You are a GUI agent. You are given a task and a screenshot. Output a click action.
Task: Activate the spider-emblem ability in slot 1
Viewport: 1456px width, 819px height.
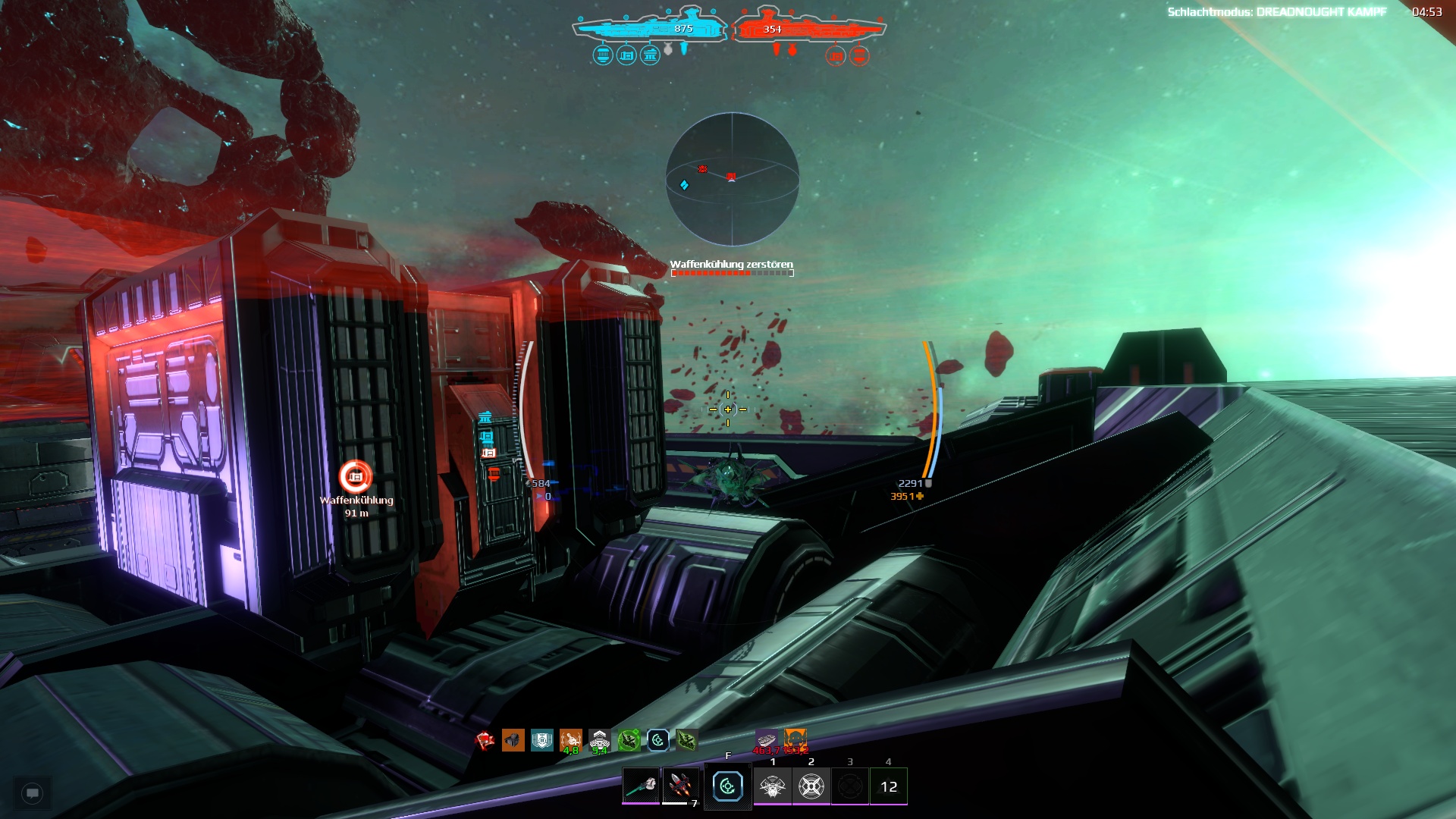coord(772,786)
